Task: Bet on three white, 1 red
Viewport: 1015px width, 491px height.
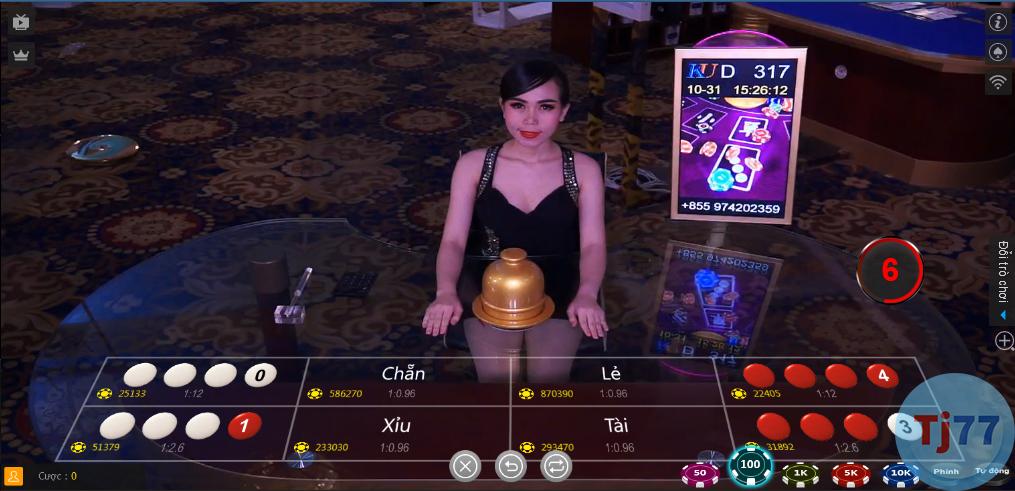Action: [x=172, y=433]
